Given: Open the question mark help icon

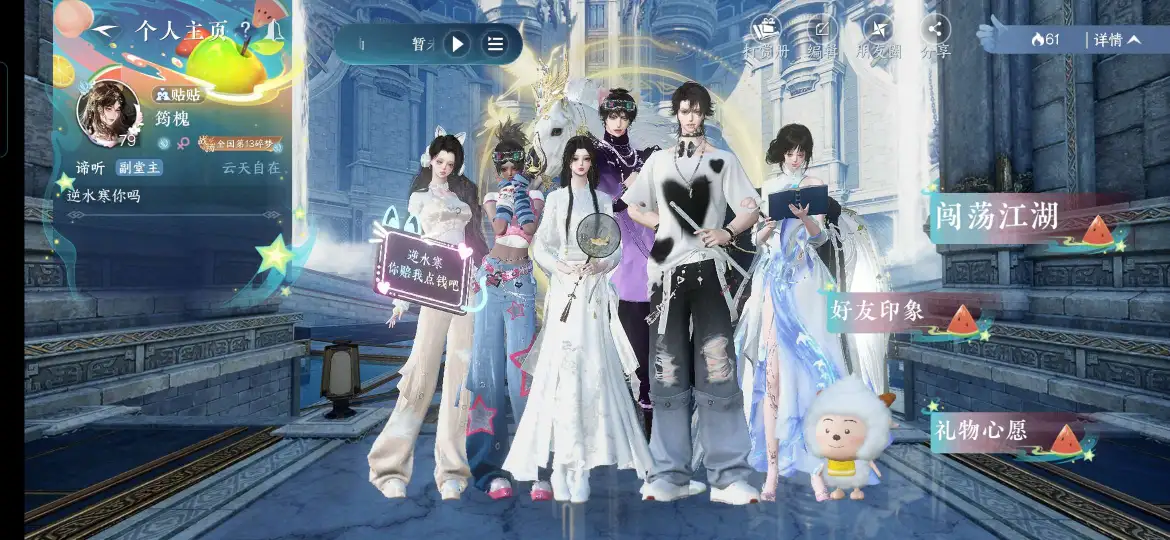Looking at the screenshot, I should pyautogui.click(x=246, y=29).
